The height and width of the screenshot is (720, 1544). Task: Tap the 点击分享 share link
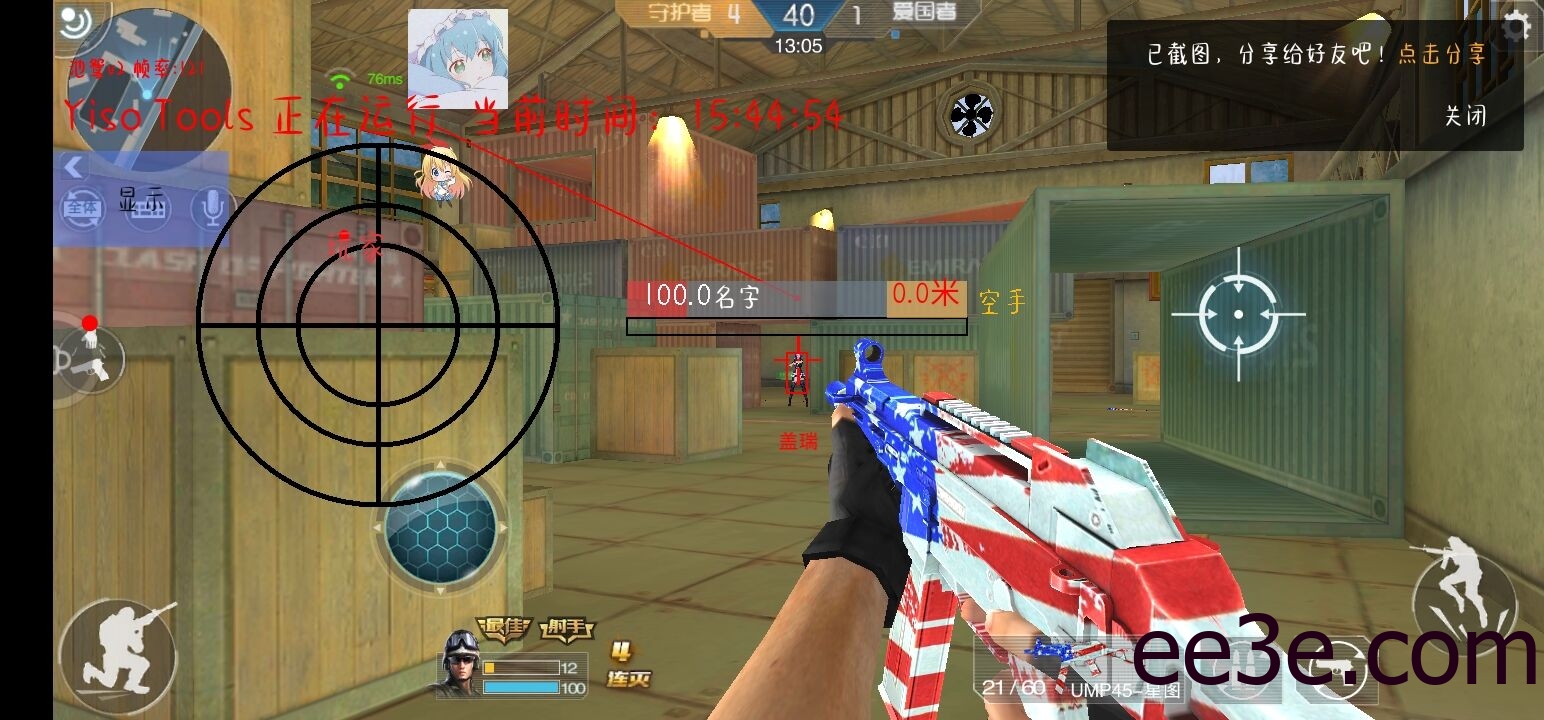(x=1441, y=54)
